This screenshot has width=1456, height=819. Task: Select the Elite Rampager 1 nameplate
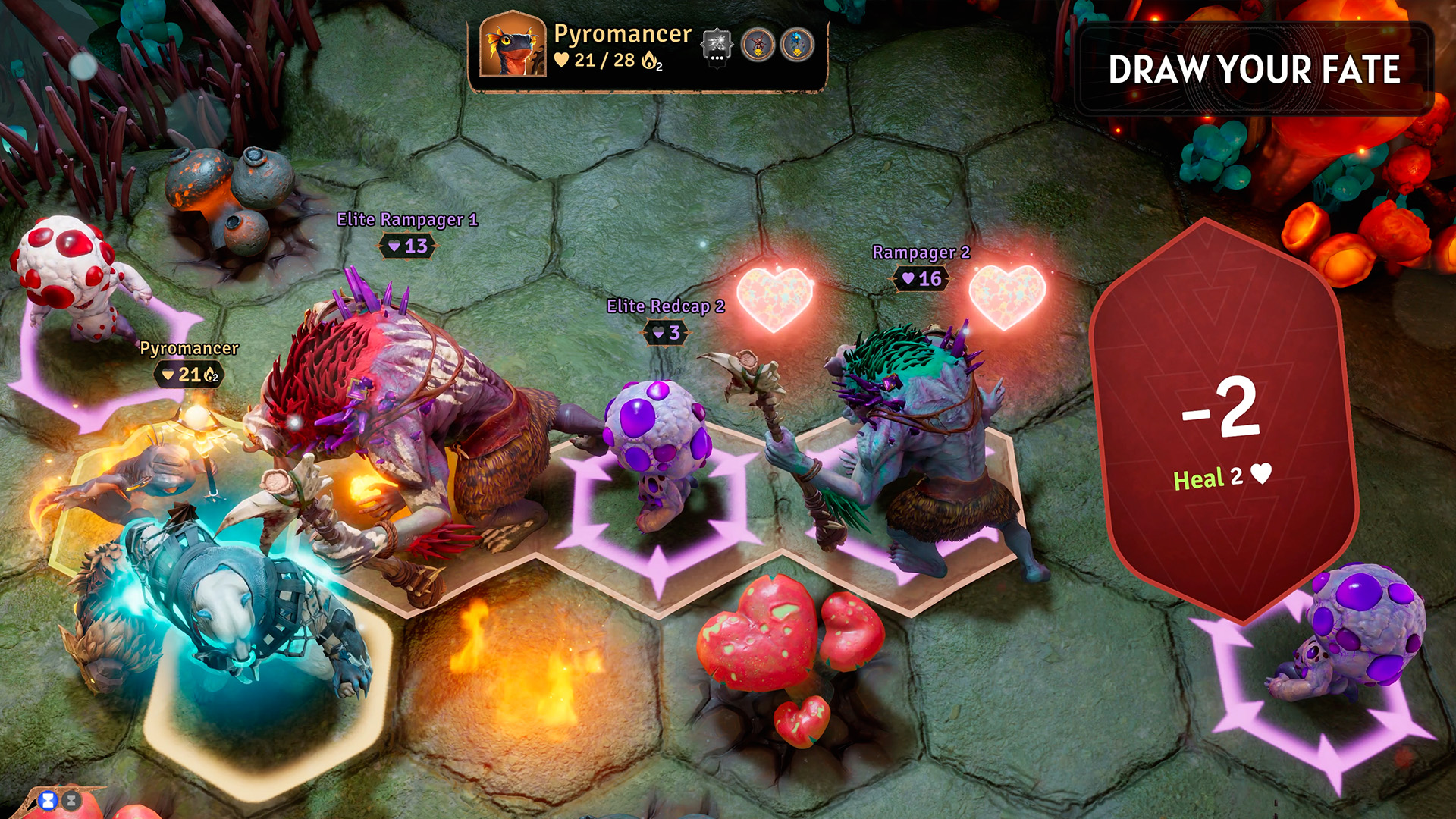point(407,220)
